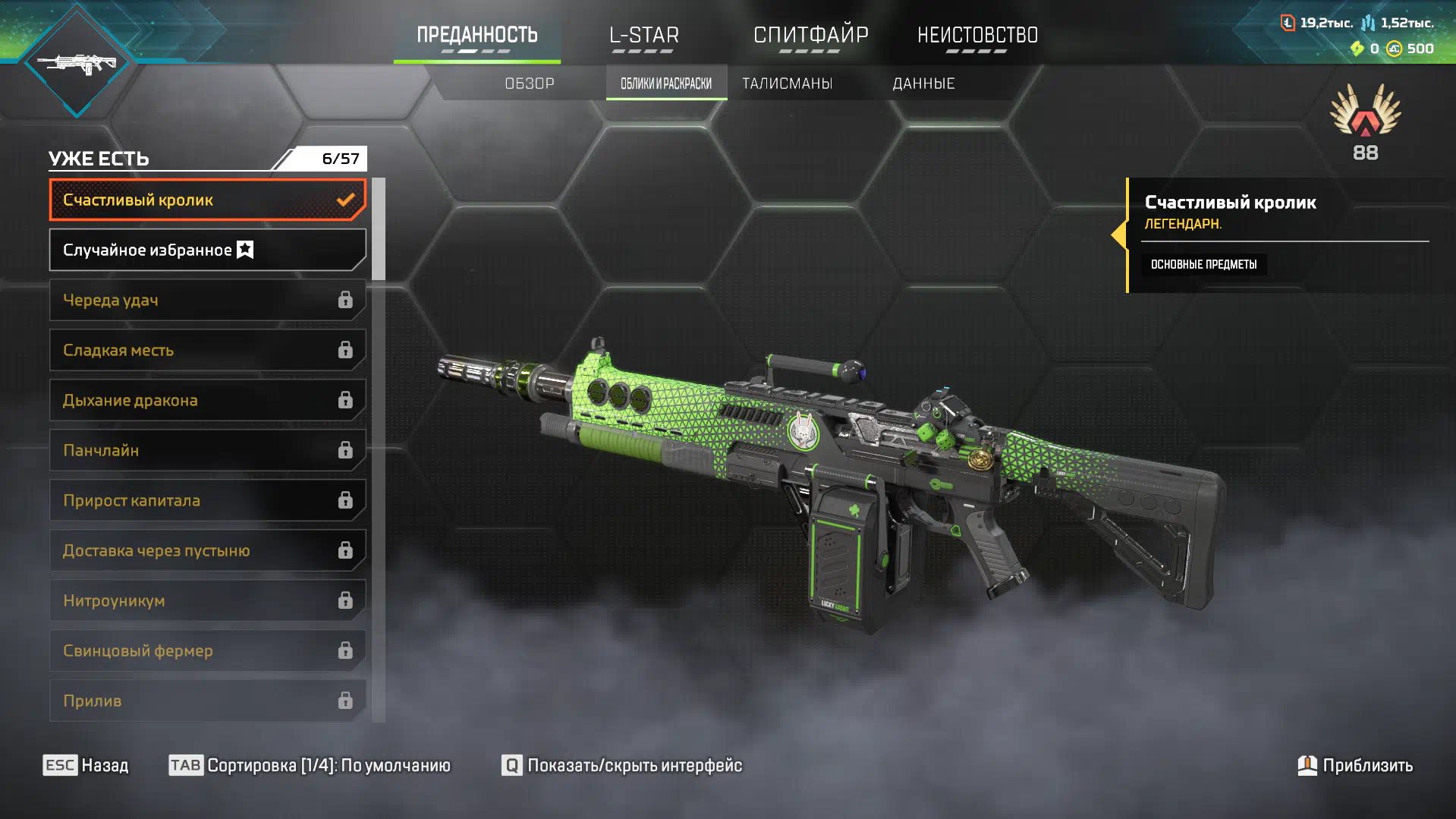1456x819 pixels.
Task: Pick the Доставка через пустыню skin
Action: [207, 550]
